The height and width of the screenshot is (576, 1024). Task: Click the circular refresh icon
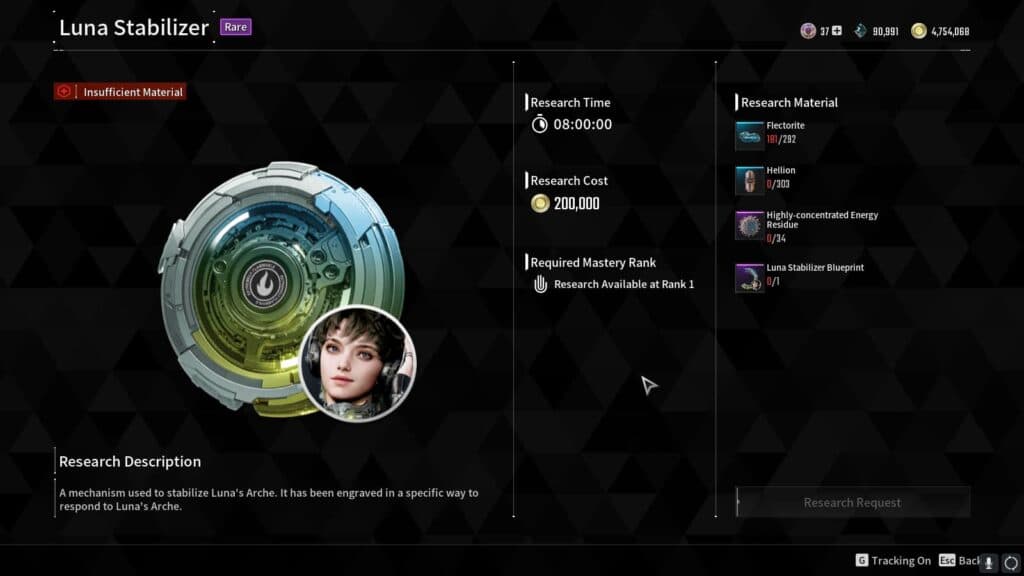pos(1010,562)
